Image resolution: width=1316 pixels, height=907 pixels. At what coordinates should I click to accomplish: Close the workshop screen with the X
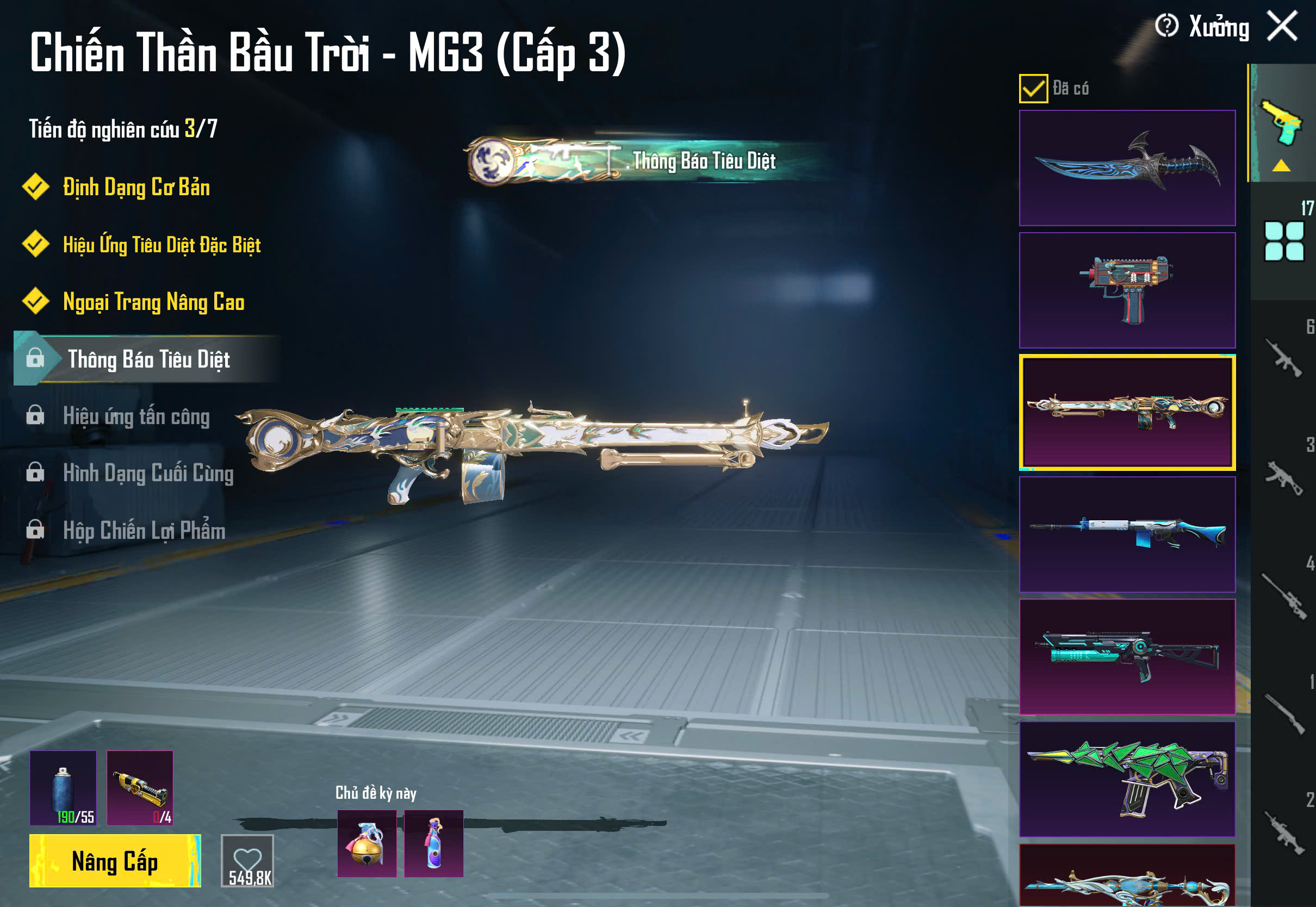1282,26
